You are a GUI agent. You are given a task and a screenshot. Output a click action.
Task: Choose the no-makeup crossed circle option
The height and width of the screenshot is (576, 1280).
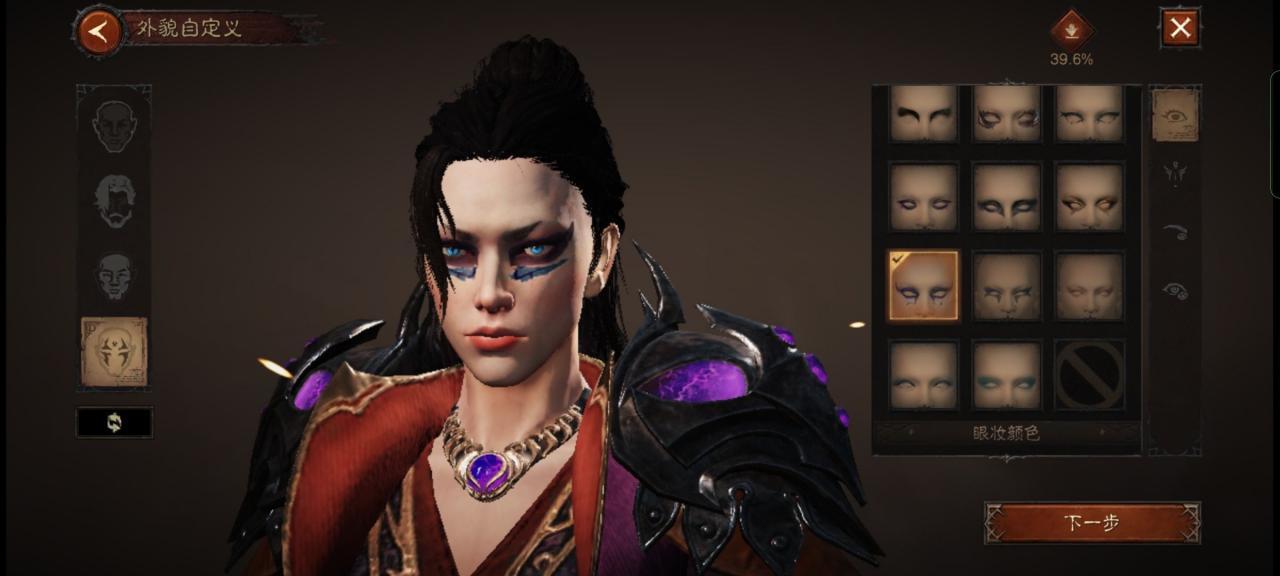click(1089, 375)
